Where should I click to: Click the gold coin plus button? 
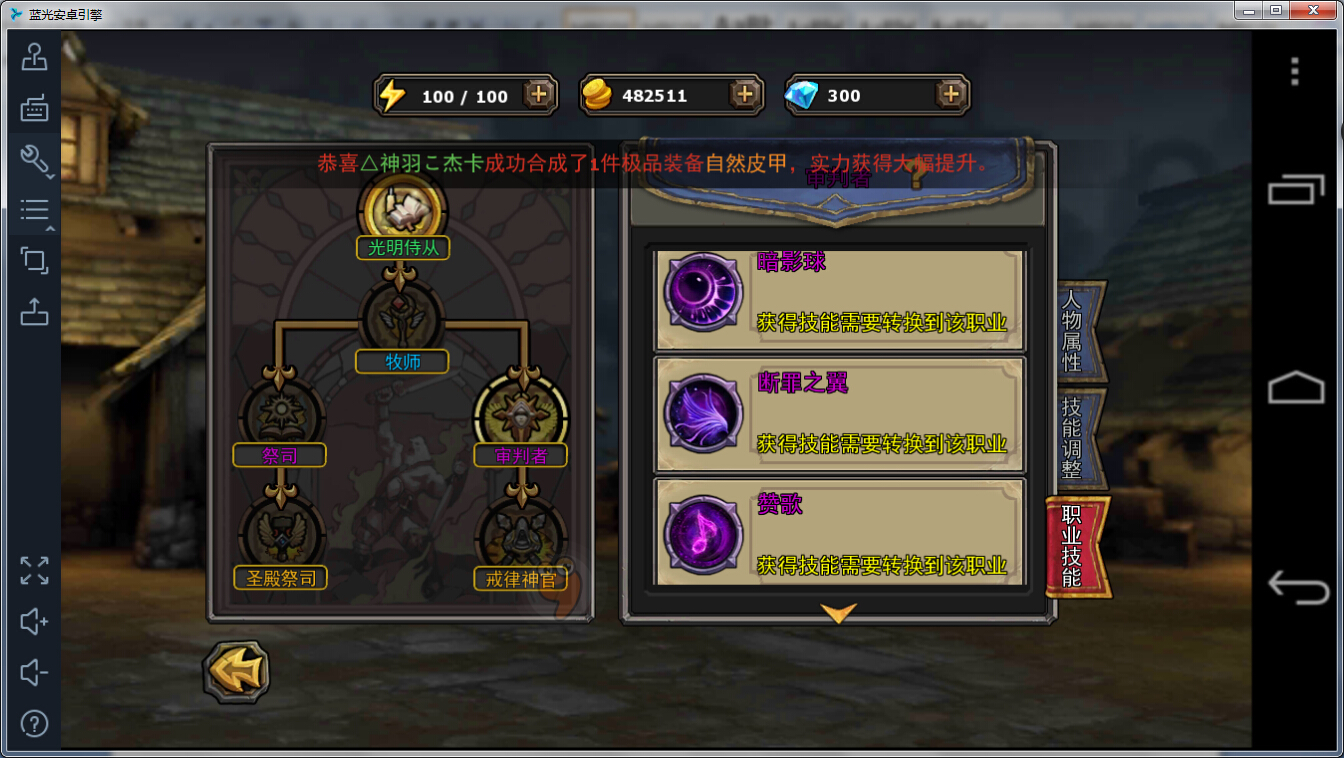(x=742, y=95)
